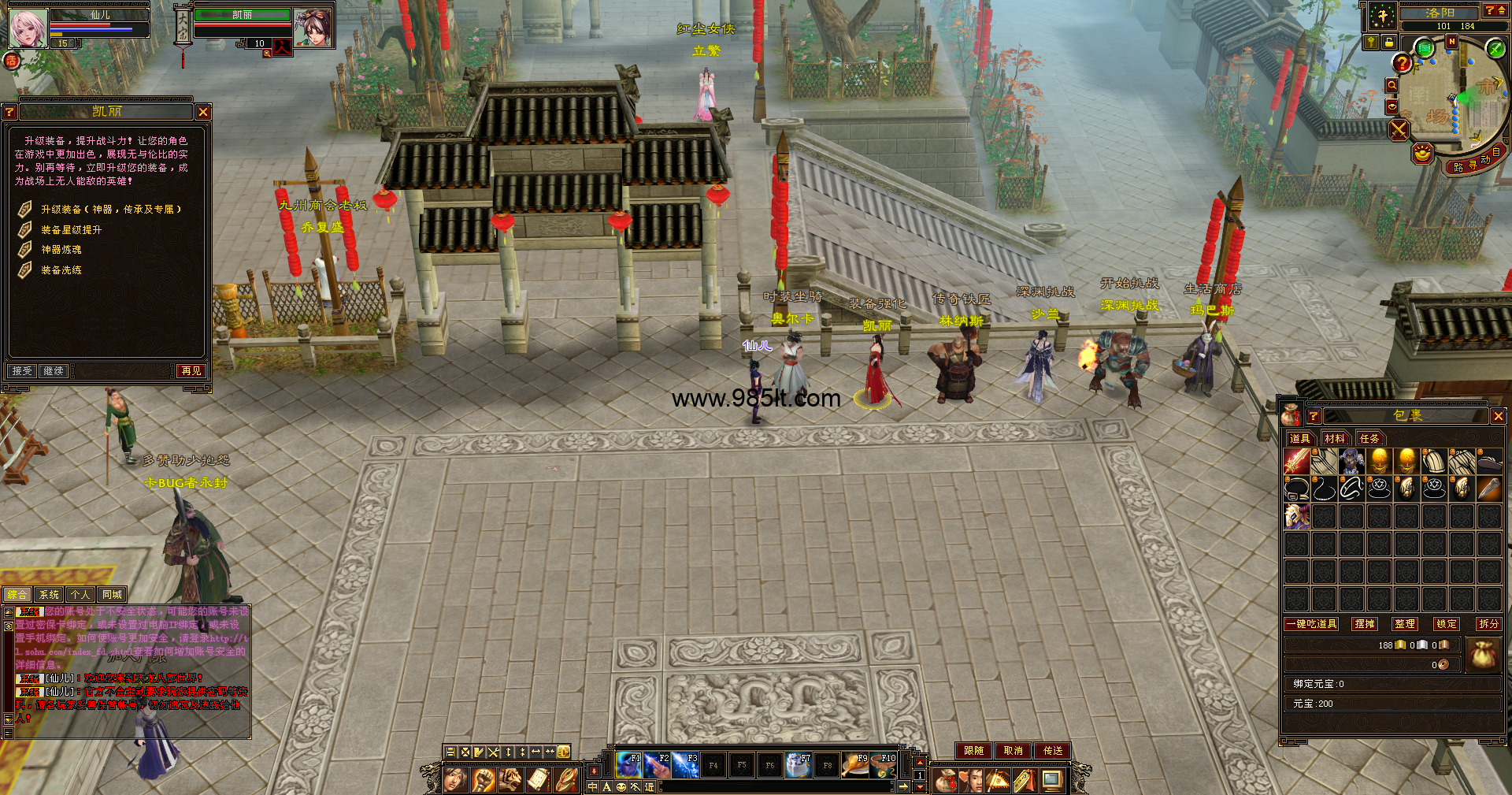Switch chat to the 系统 tab

click(x=49, y=595)
